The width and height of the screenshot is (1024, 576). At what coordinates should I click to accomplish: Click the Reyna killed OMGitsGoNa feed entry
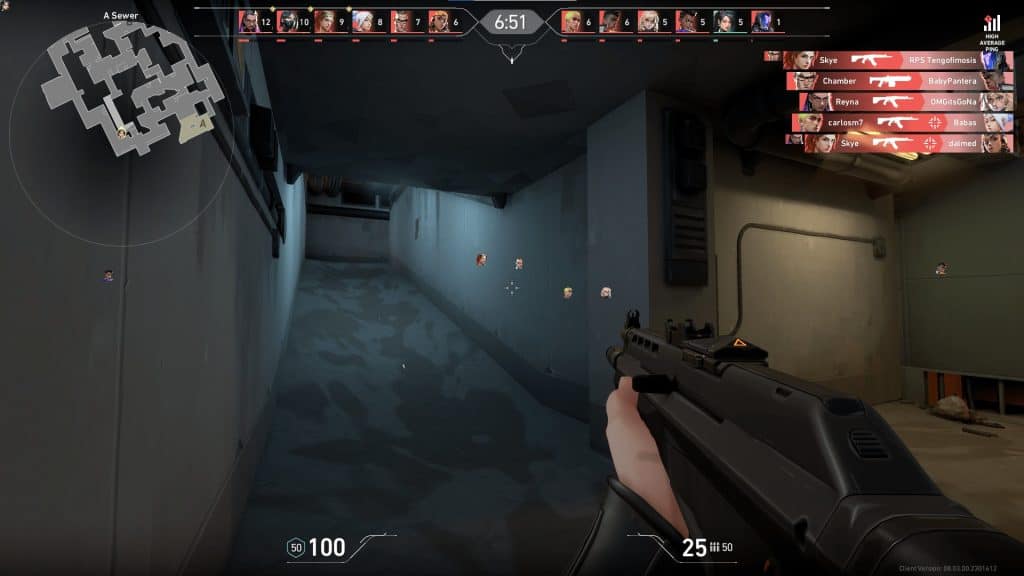(905, 102)
